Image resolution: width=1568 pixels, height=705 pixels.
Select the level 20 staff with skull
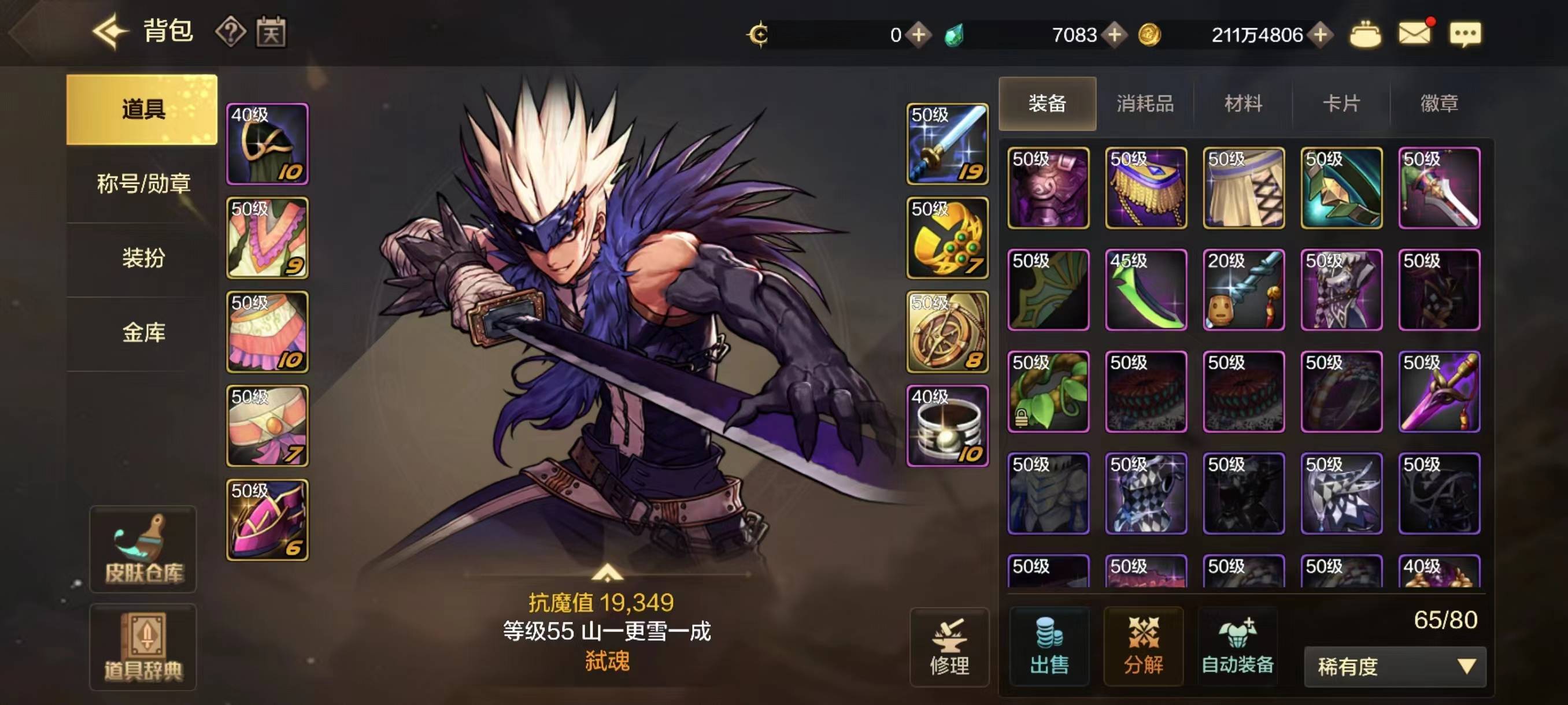1244,290
